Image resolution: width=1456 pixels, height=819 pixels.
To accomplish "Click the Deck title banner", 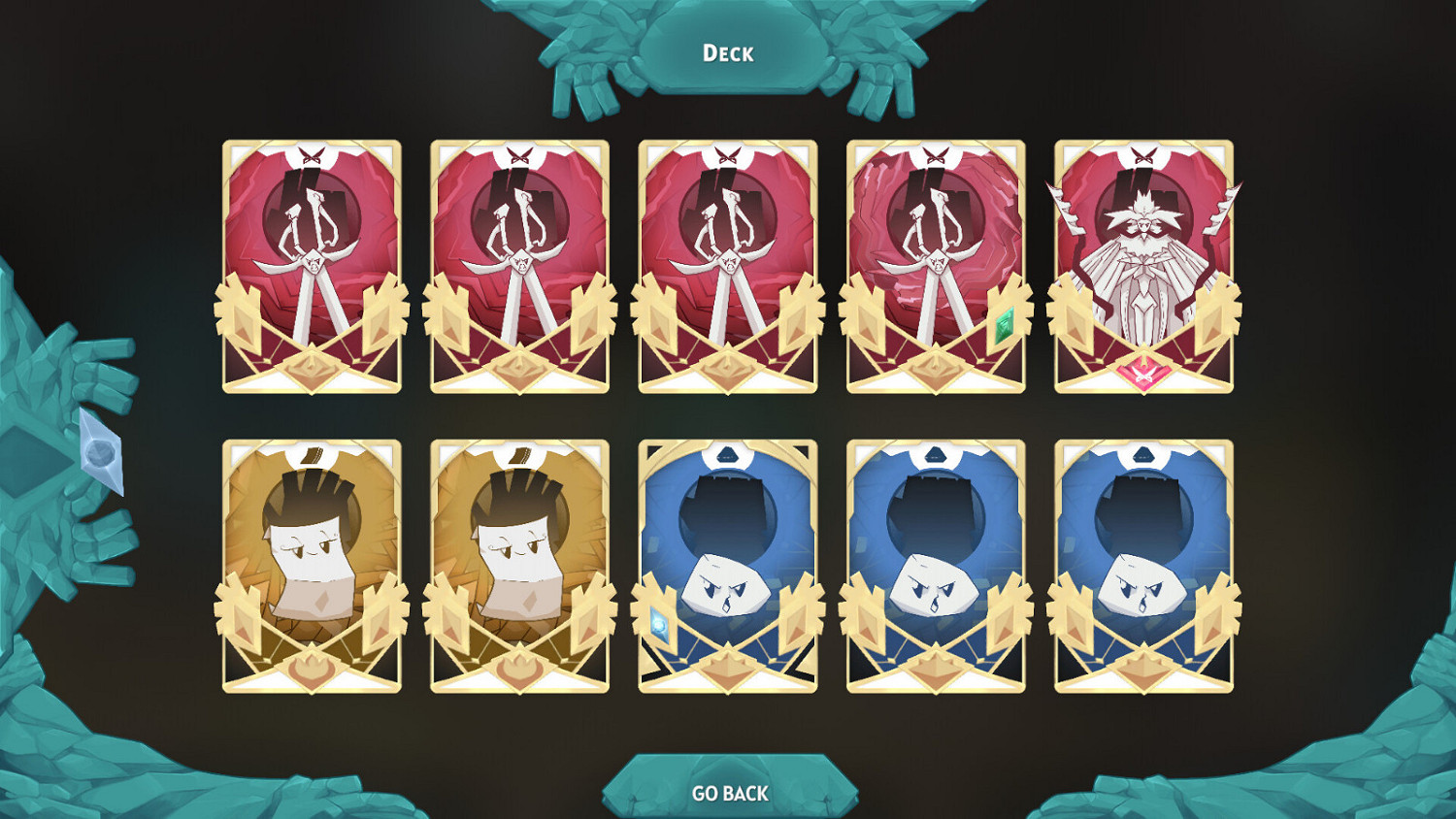I will [x=728, y=53].
